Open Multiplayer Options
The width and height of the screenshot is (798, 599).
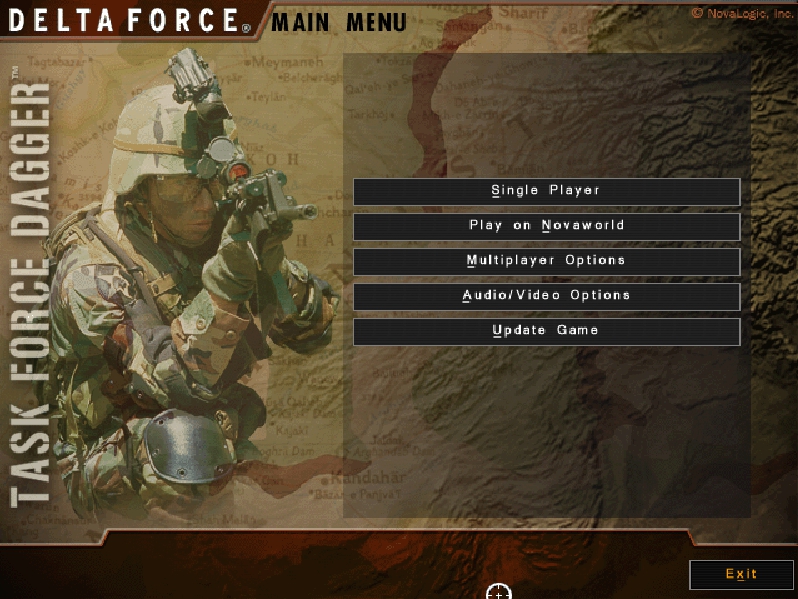[x=546, y=261]
